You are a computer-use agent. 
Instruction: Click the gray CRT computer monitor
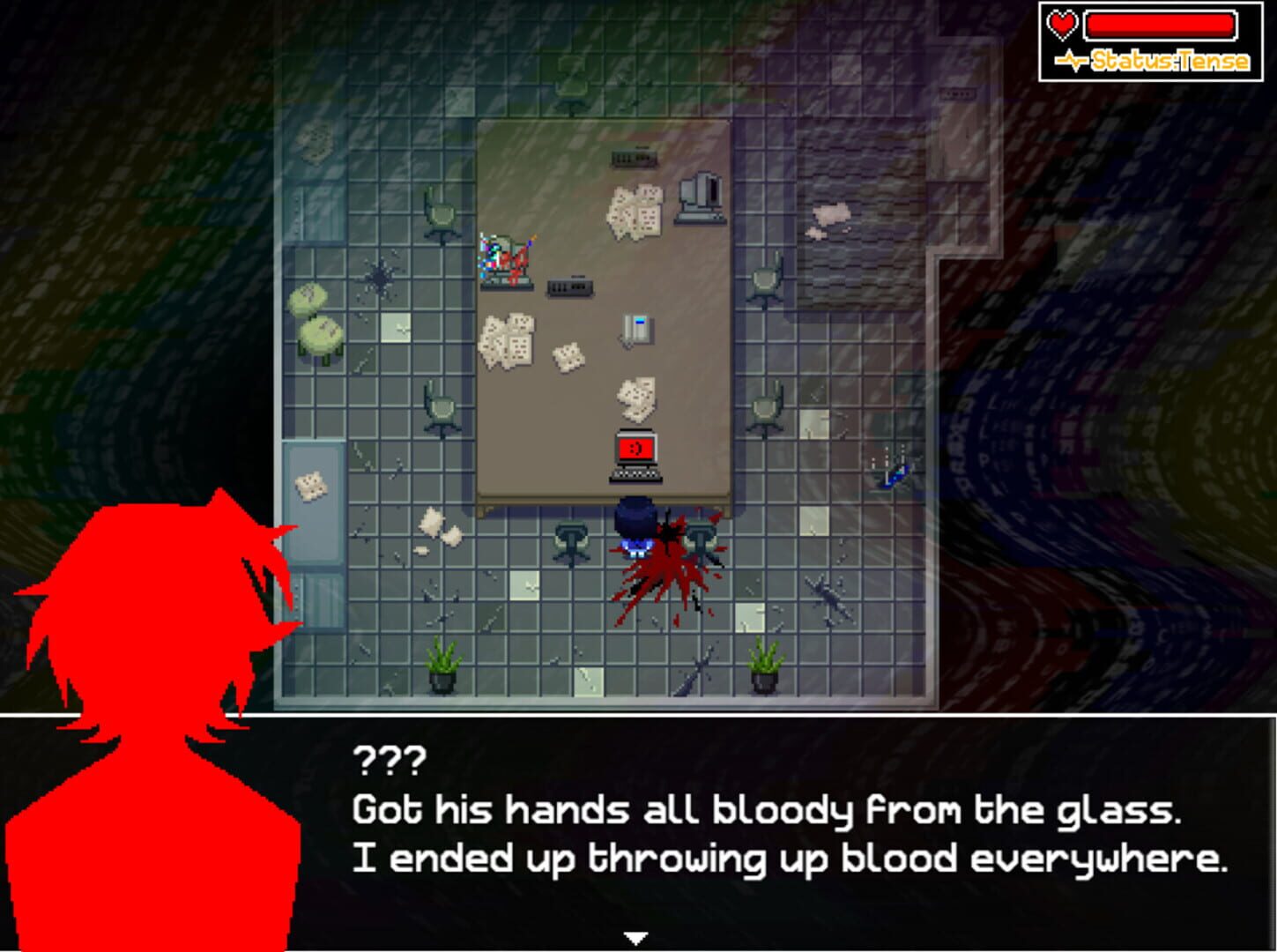[x=701, y=198]
